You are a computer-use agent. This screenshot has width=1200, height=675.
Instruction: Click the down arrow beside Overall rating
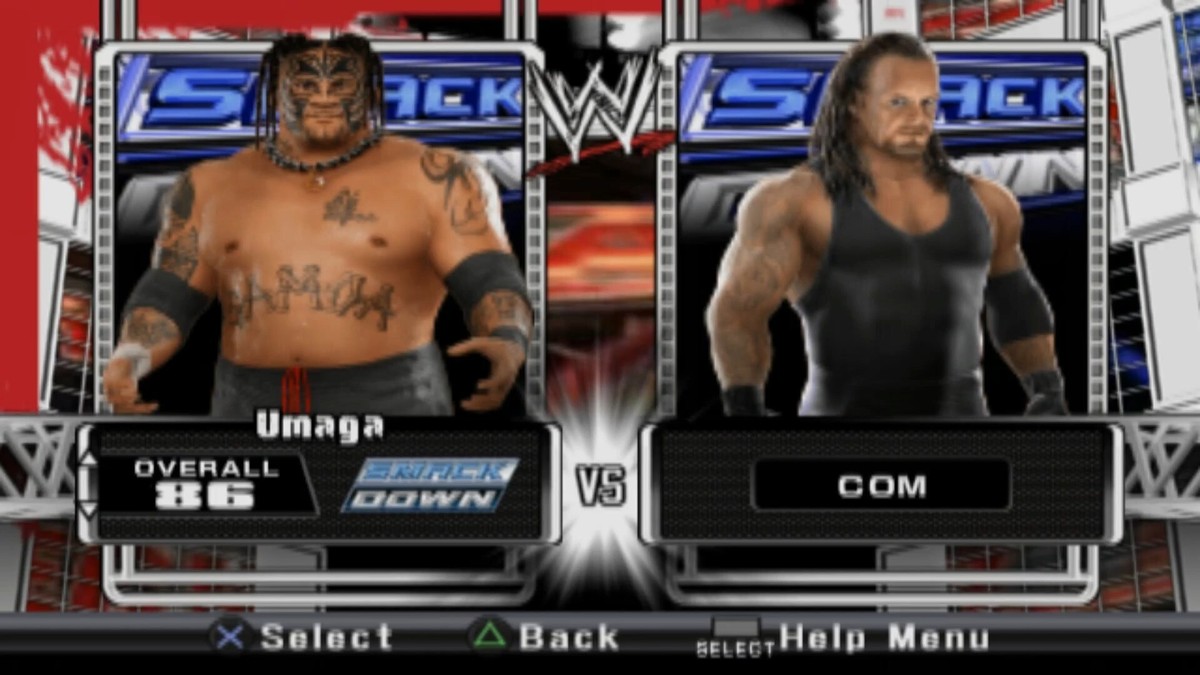[89, 511]
